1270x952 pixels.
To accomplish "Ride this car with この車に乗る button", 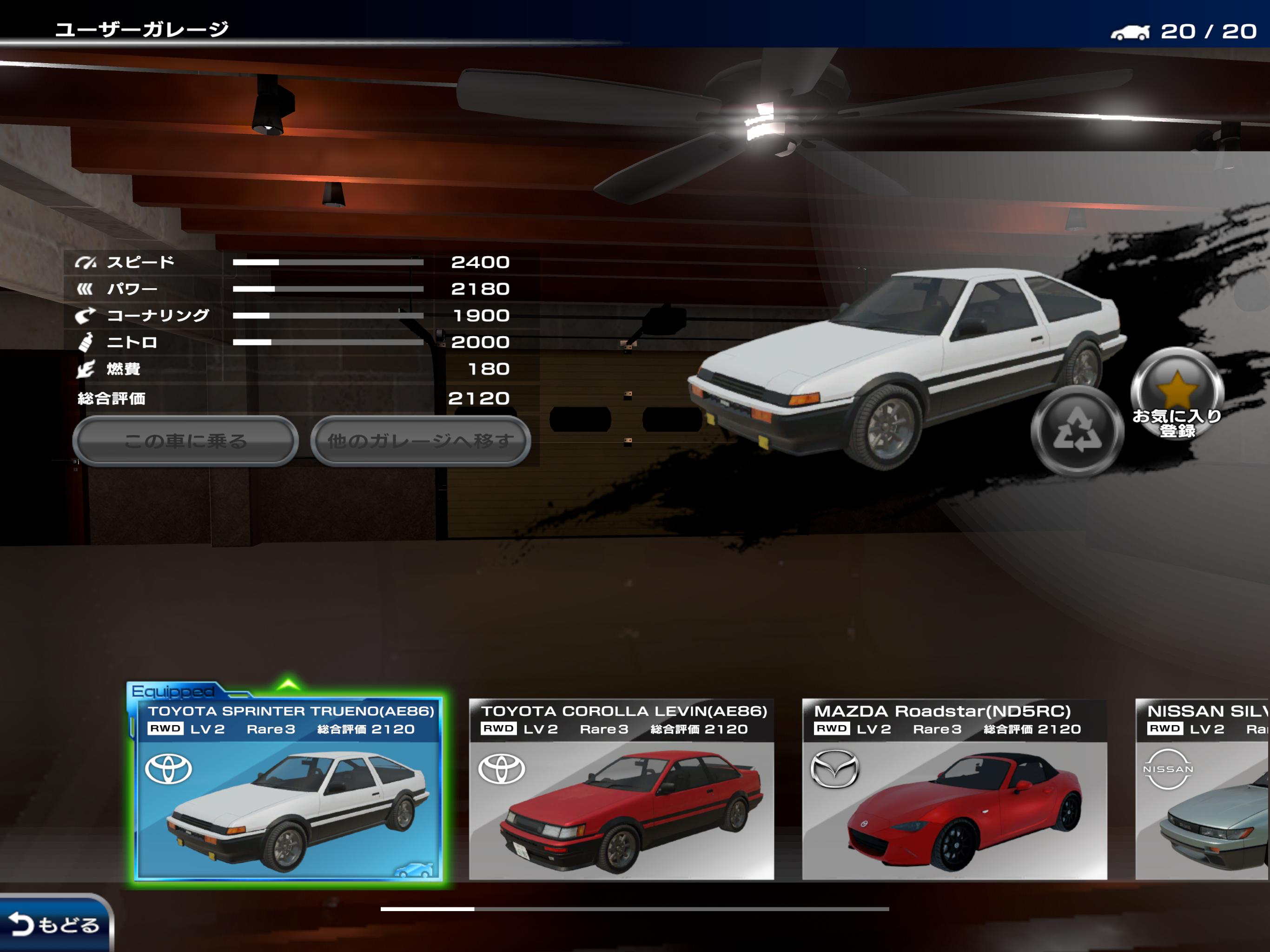I will point(185,441).
